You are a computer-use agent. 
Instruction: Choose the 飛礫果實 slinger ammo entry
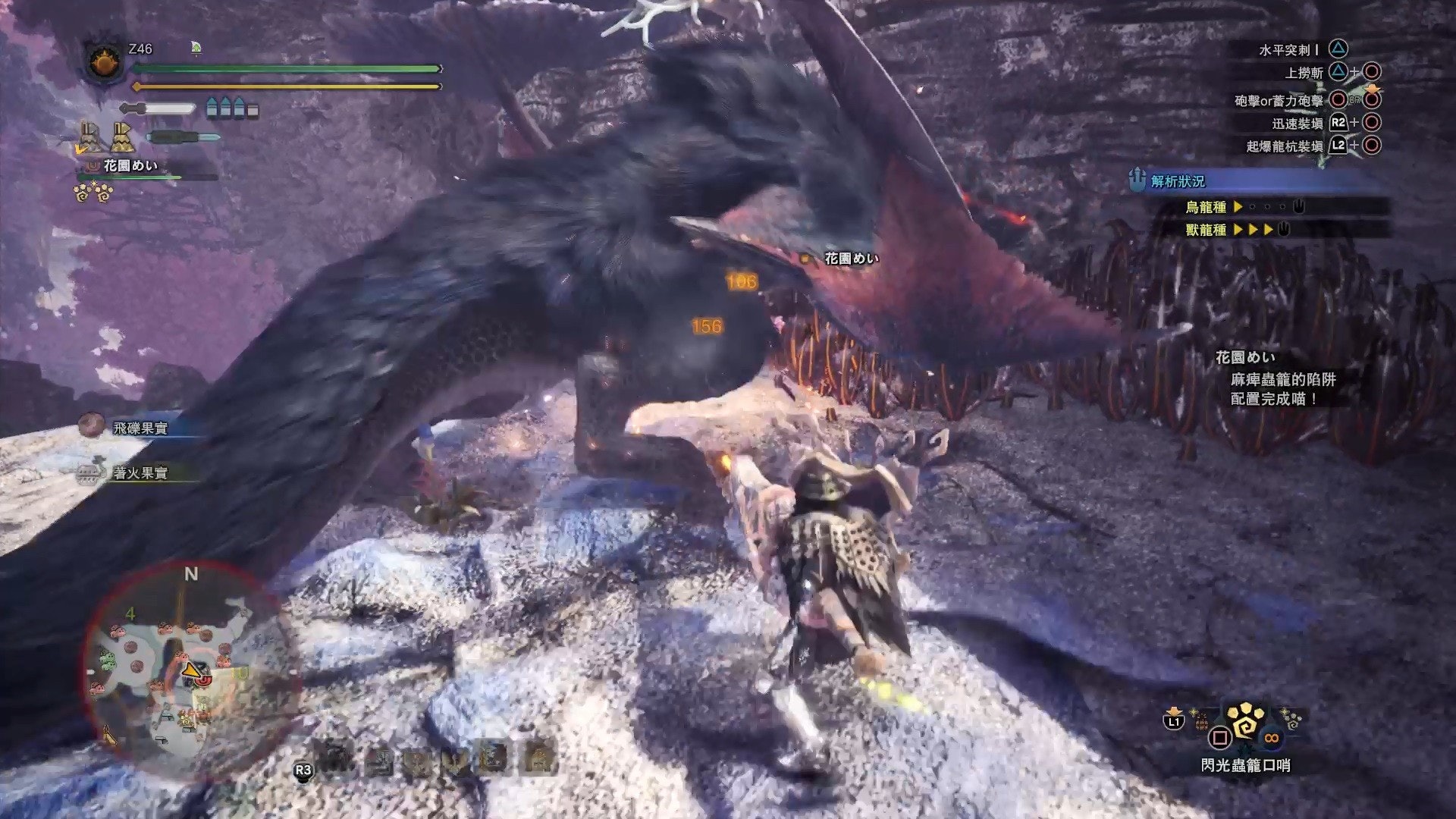(x=140, y=428)
